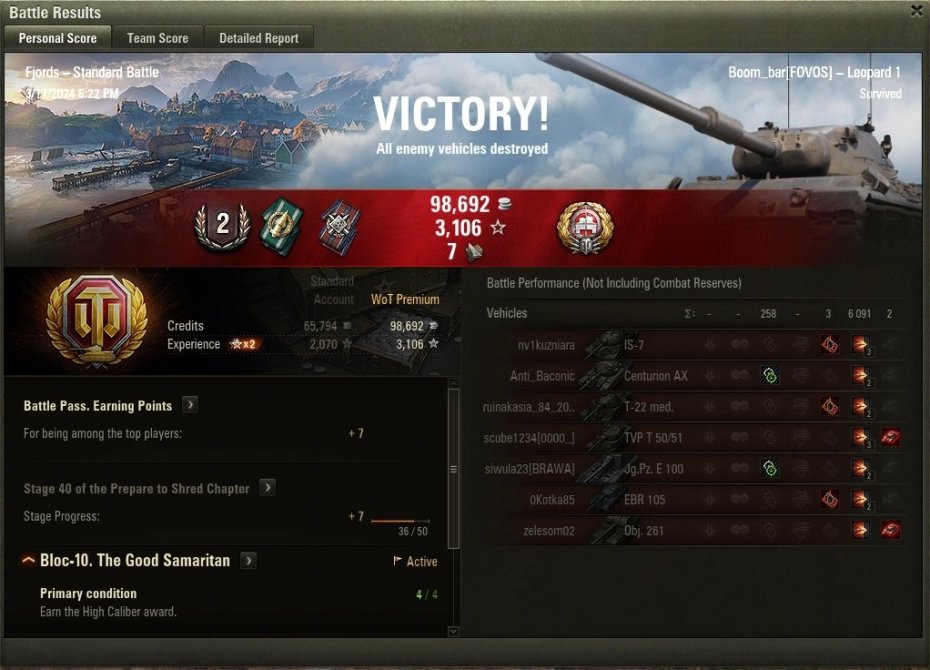Click the red-and-white medal next to earnings
Screen dimensions: 930x670
[585, 227]
